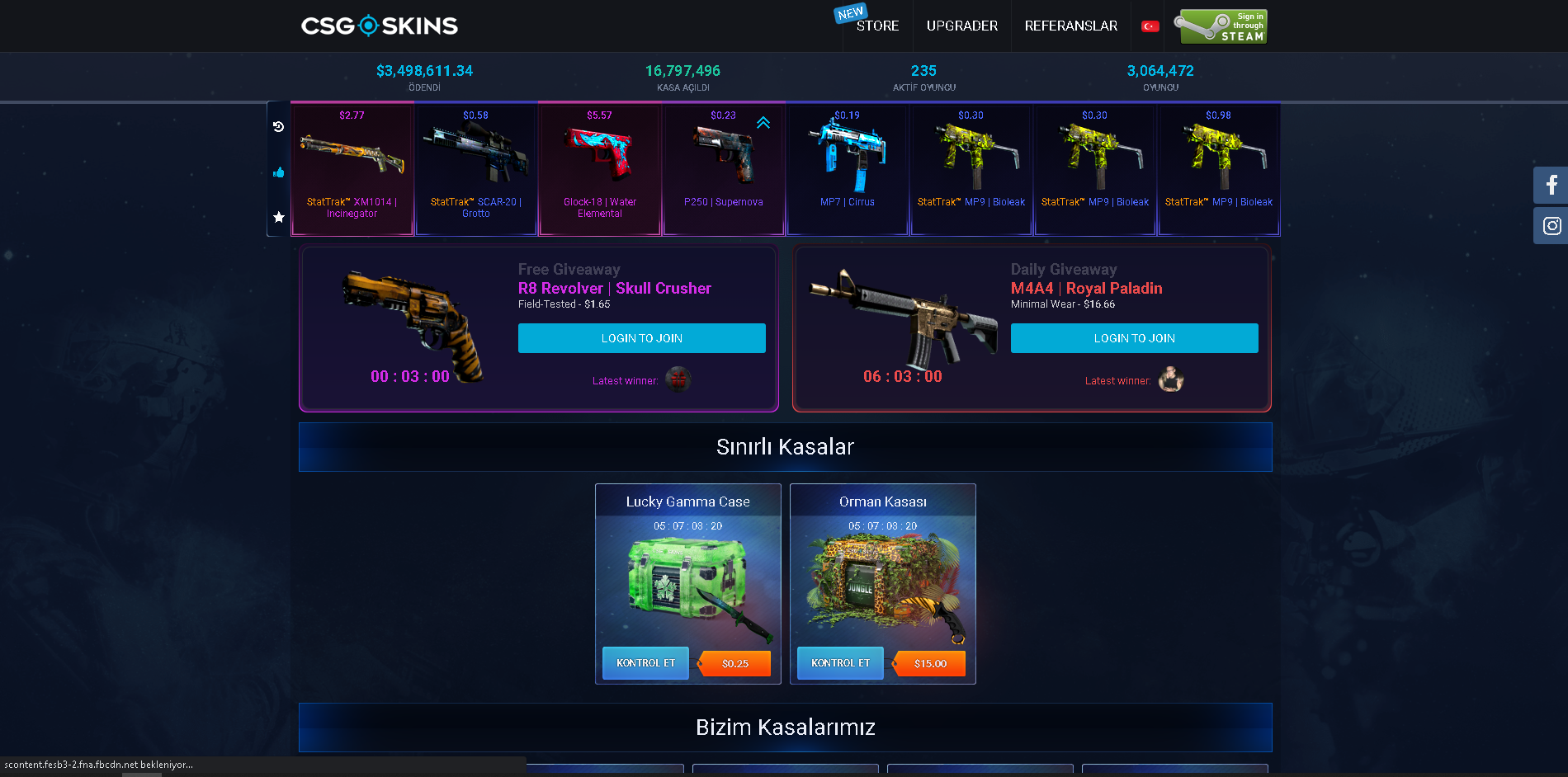
Task: View the MP7 Cirrus drop
Action: [848, 170]
